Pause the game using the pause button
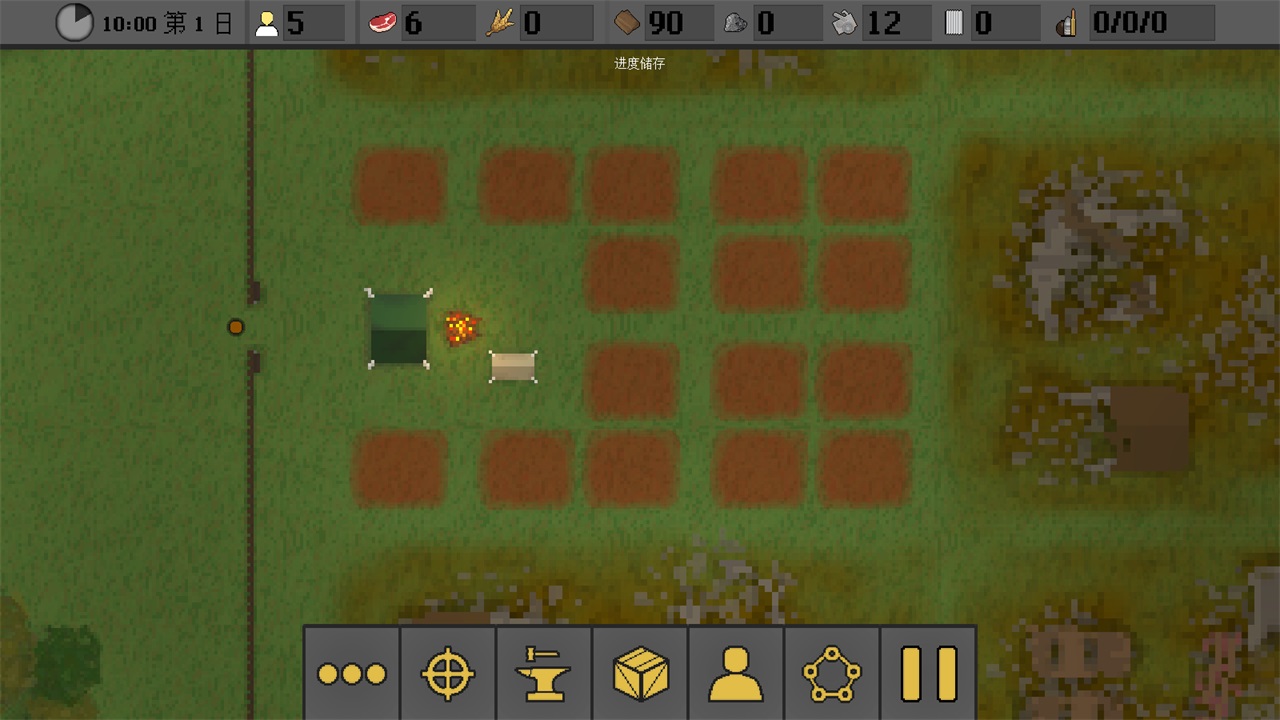The height and width of the screenshot is (720, 1280). pyautogui.click(x=929, y=674)
